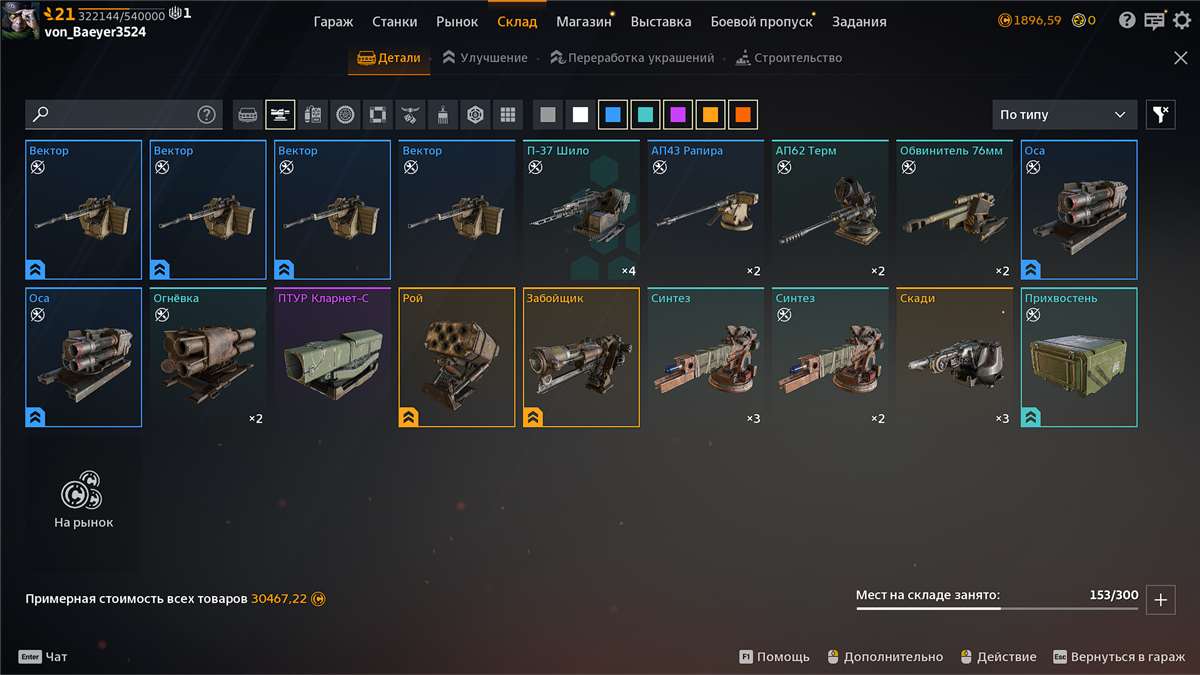Image resolution: width=1200 pixels, height=675 pixels.
Task: Open the Гараж menu
Action: (x=333, y=21)
